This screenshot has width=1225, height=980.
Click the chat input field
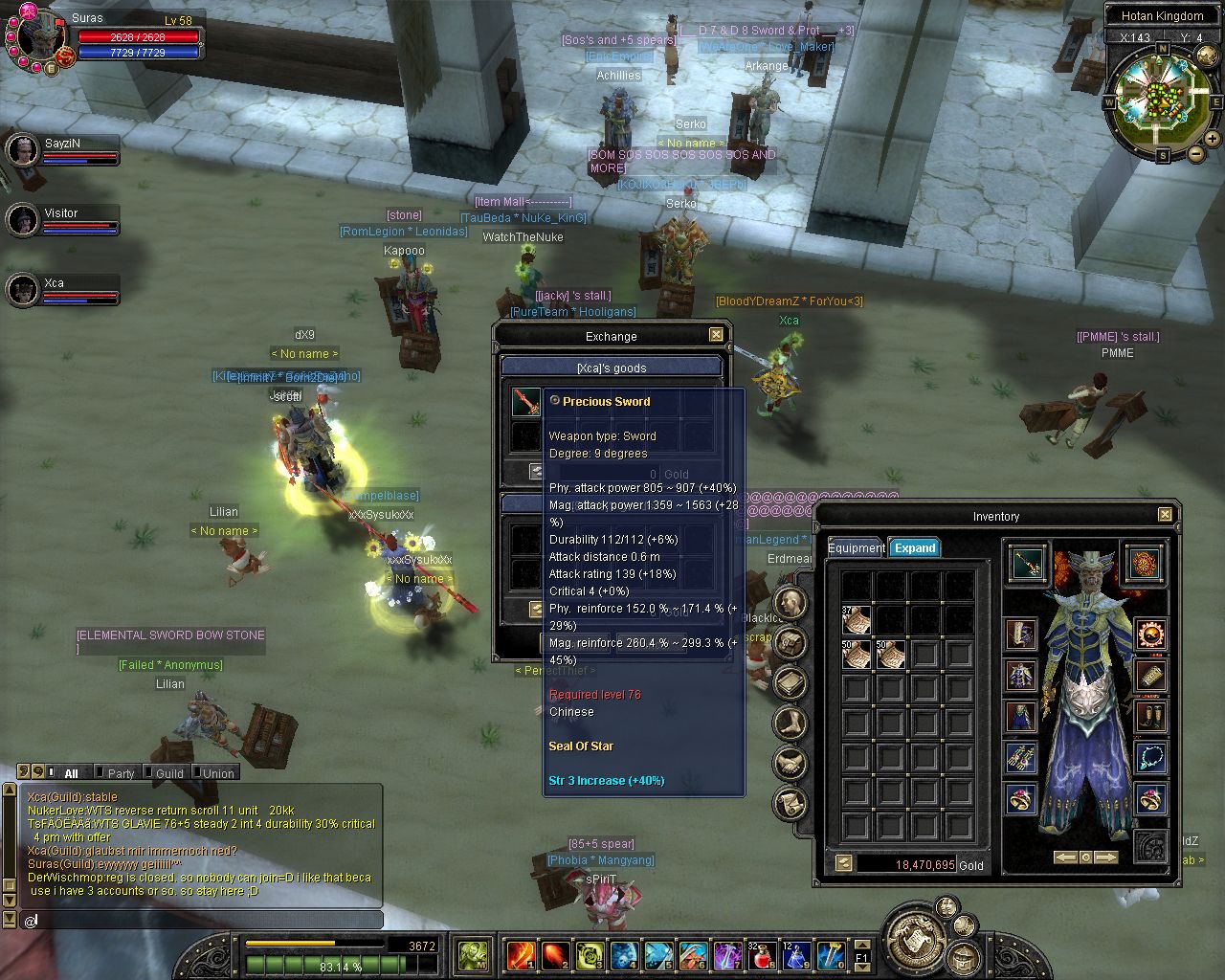coord(201,920)
